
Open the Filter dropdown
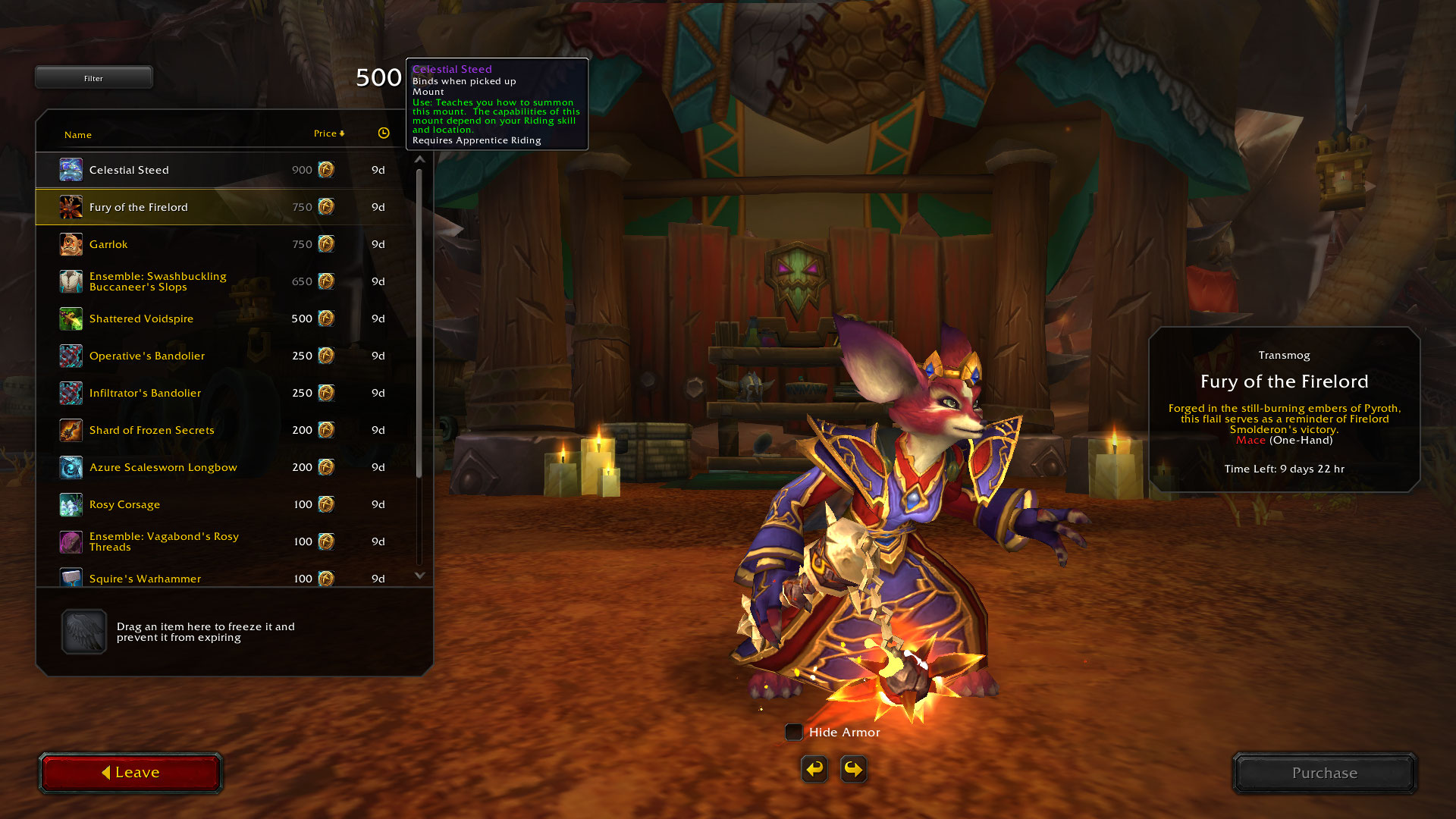tap(93, 77)
